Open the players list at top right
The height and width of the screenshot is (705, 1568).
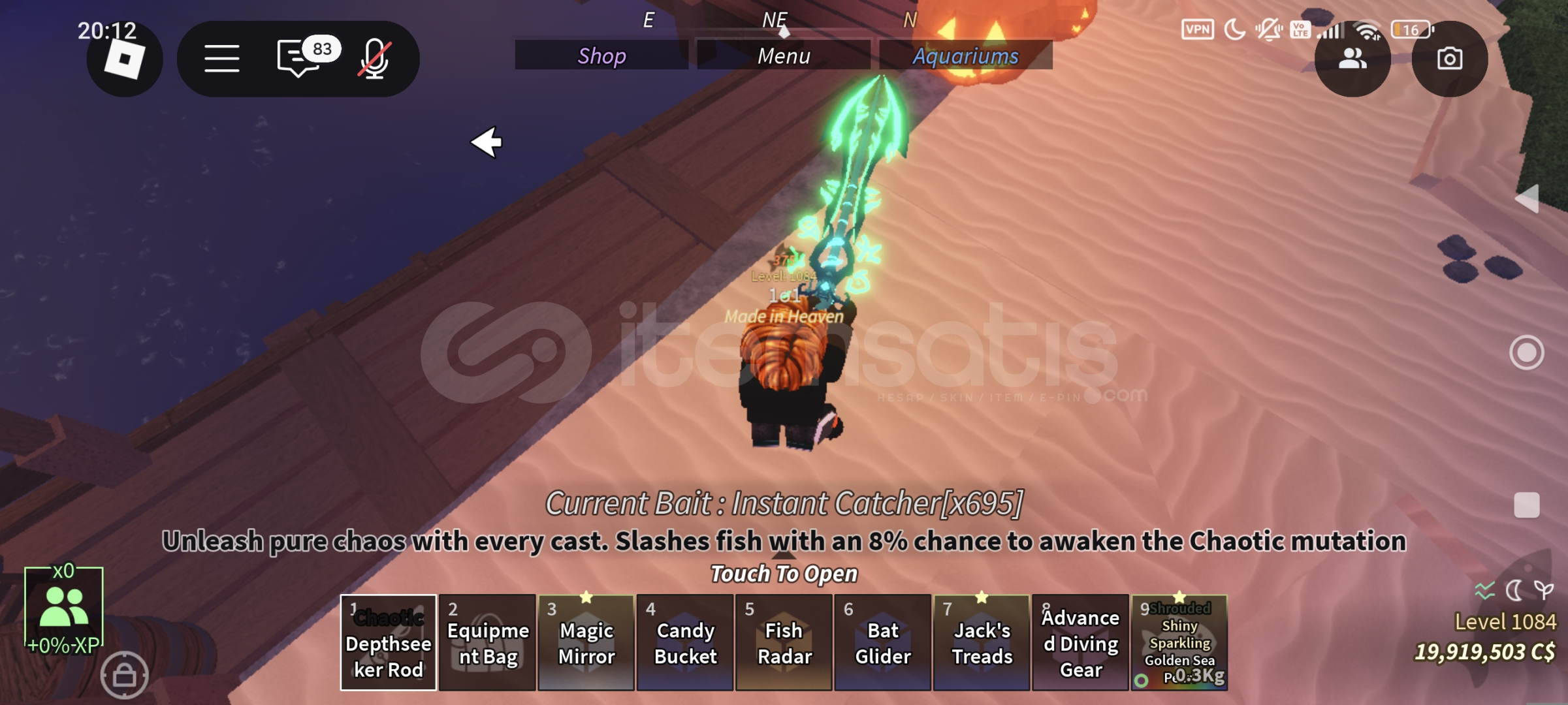point(1352,59)
